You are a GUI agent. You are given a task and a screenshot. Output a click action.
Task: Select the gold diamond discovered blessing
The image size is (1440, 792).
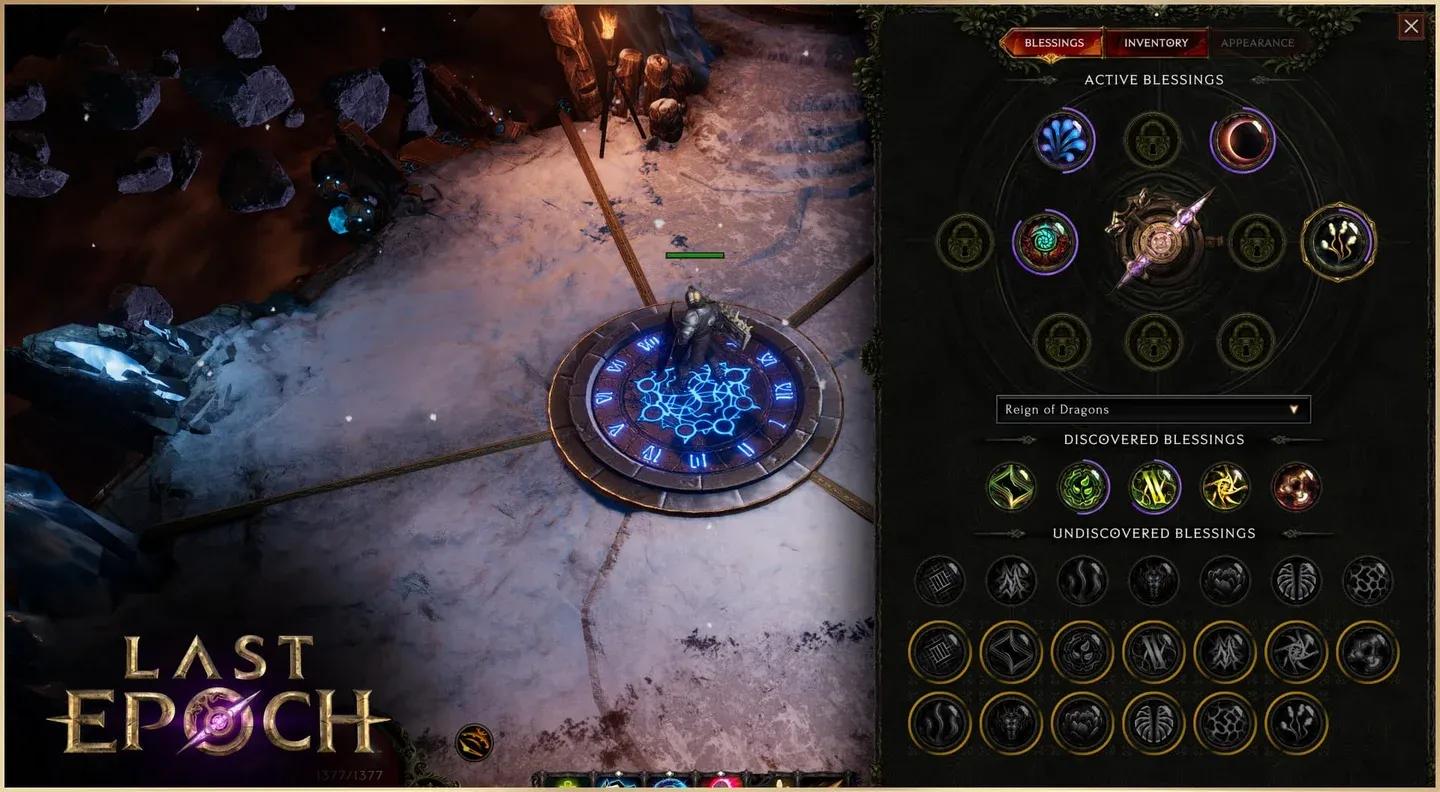click(x=1010, y=488)
